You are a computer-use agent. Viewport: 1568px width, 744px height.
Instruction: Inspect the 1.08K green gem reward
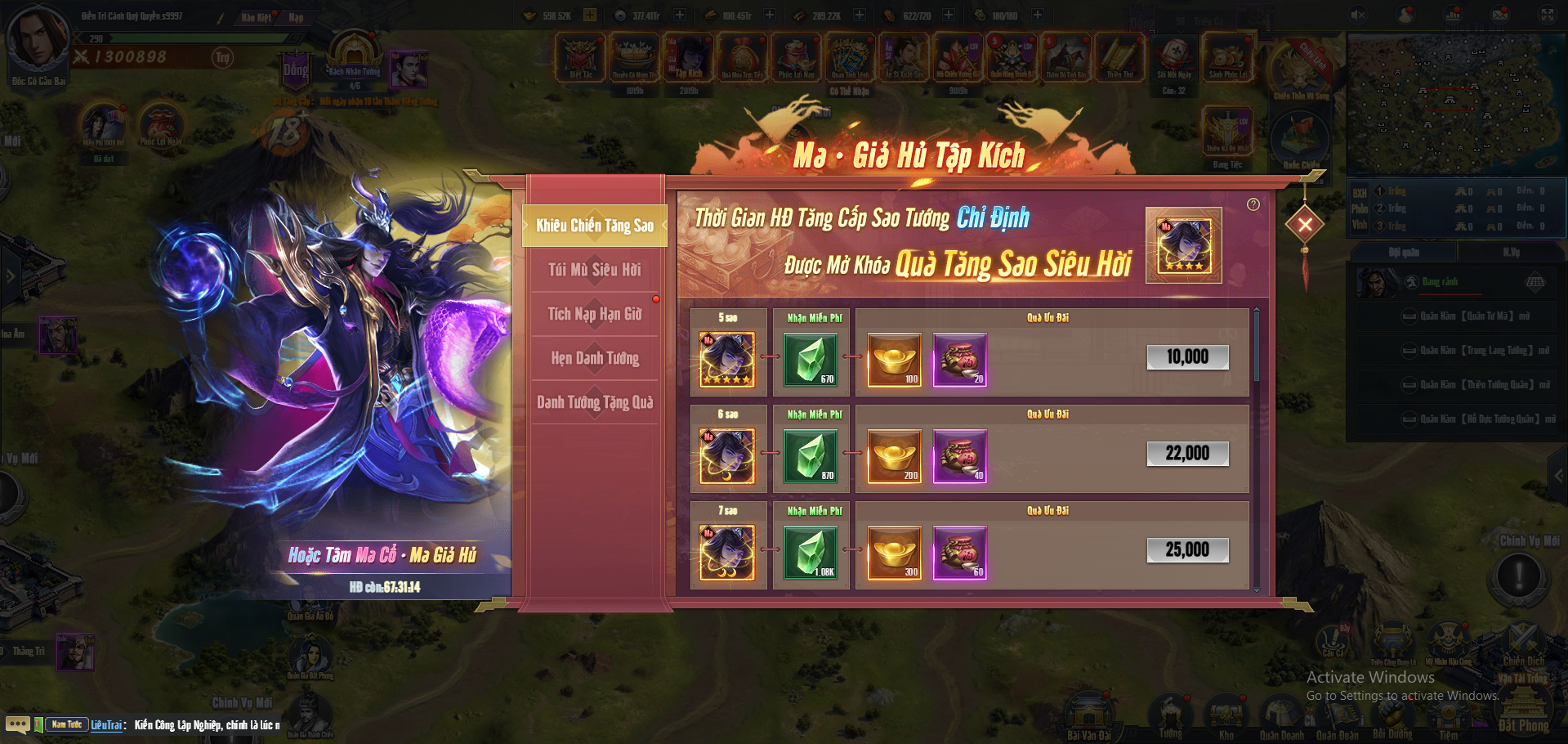tap(810, 552)
